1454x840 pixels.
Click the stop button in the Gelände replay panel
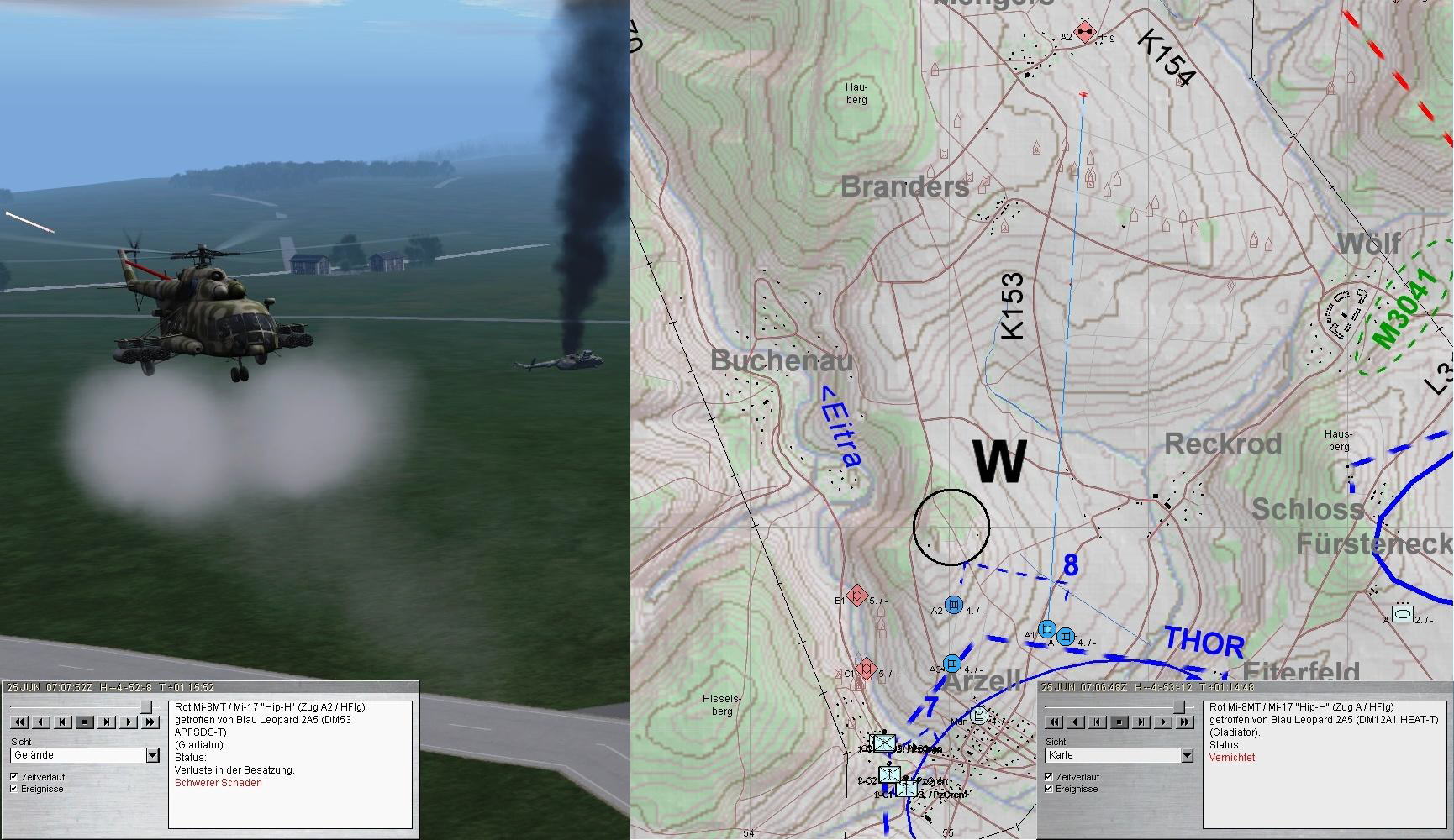click(x=84, y=722)
